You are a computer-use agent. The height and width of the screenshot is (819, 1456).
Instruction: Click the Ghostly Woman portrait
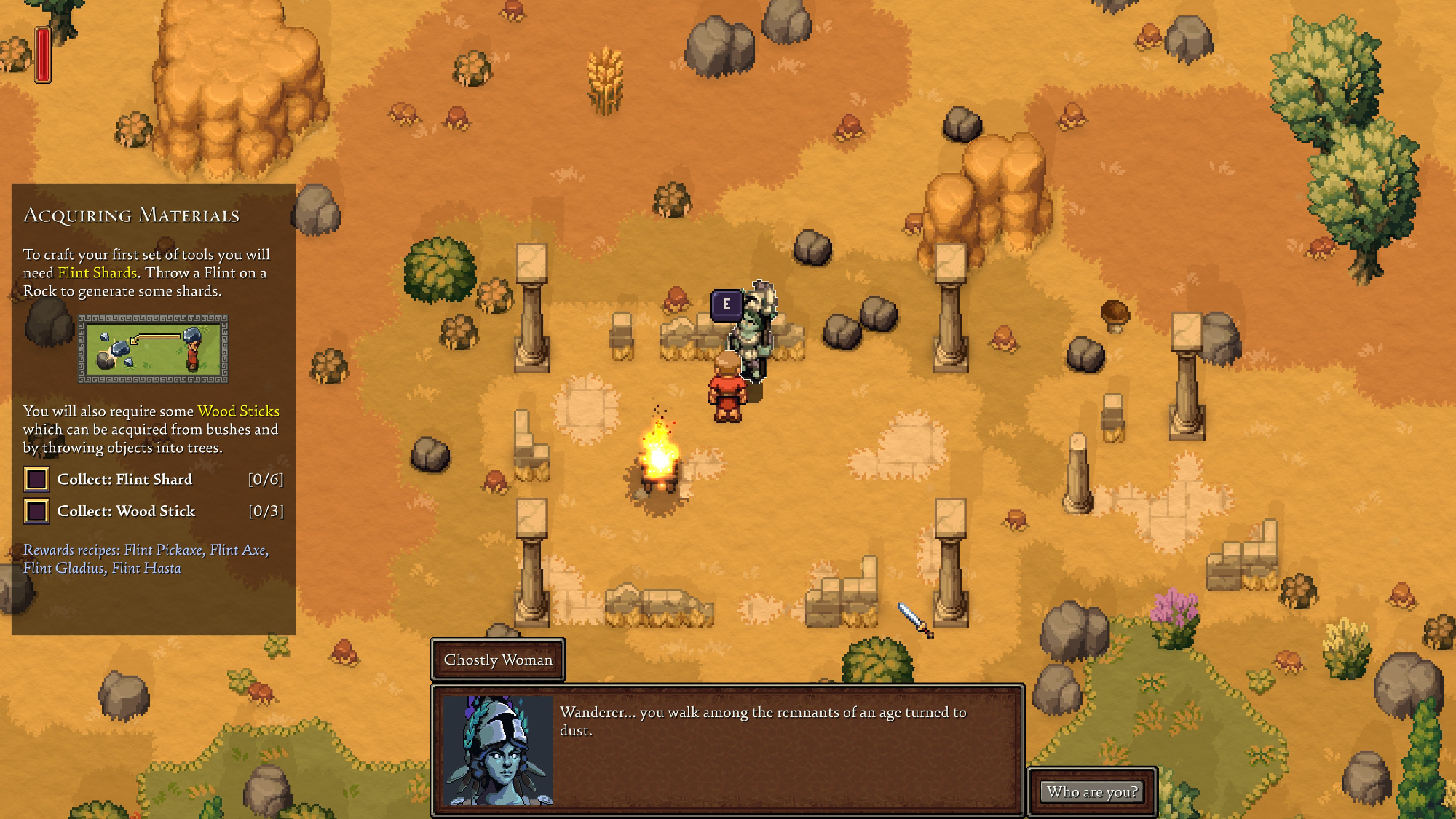[499, 750]
